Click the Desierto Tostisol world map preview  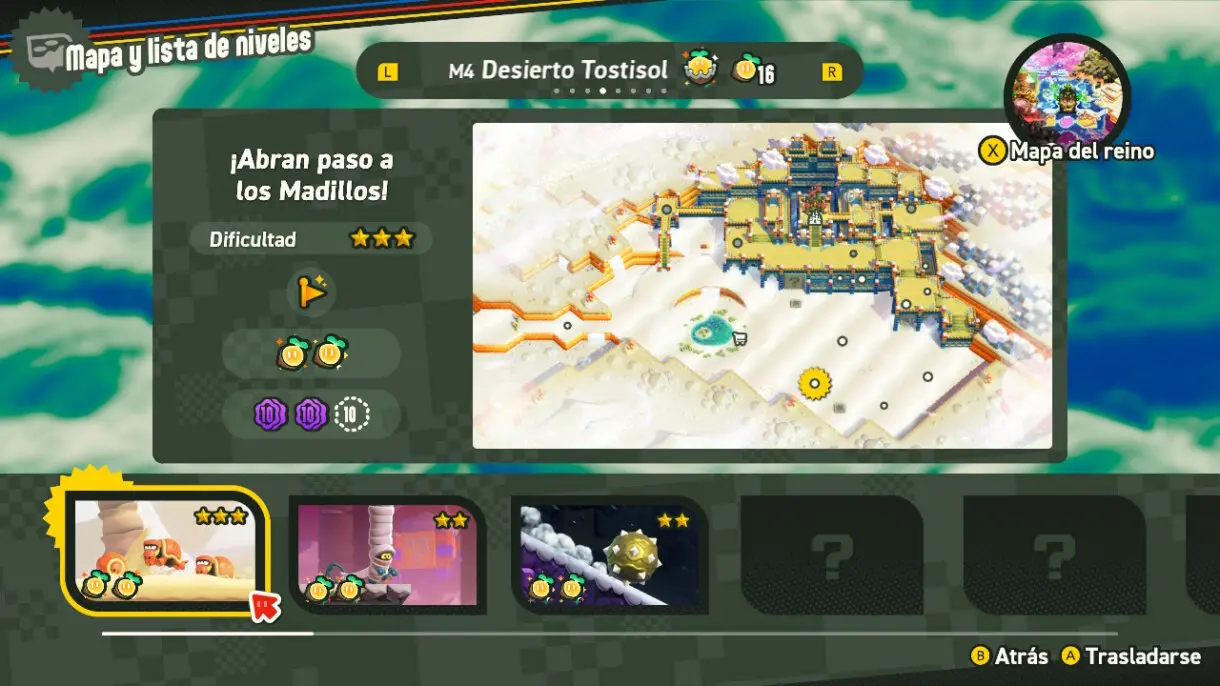[x=761, y=285]
